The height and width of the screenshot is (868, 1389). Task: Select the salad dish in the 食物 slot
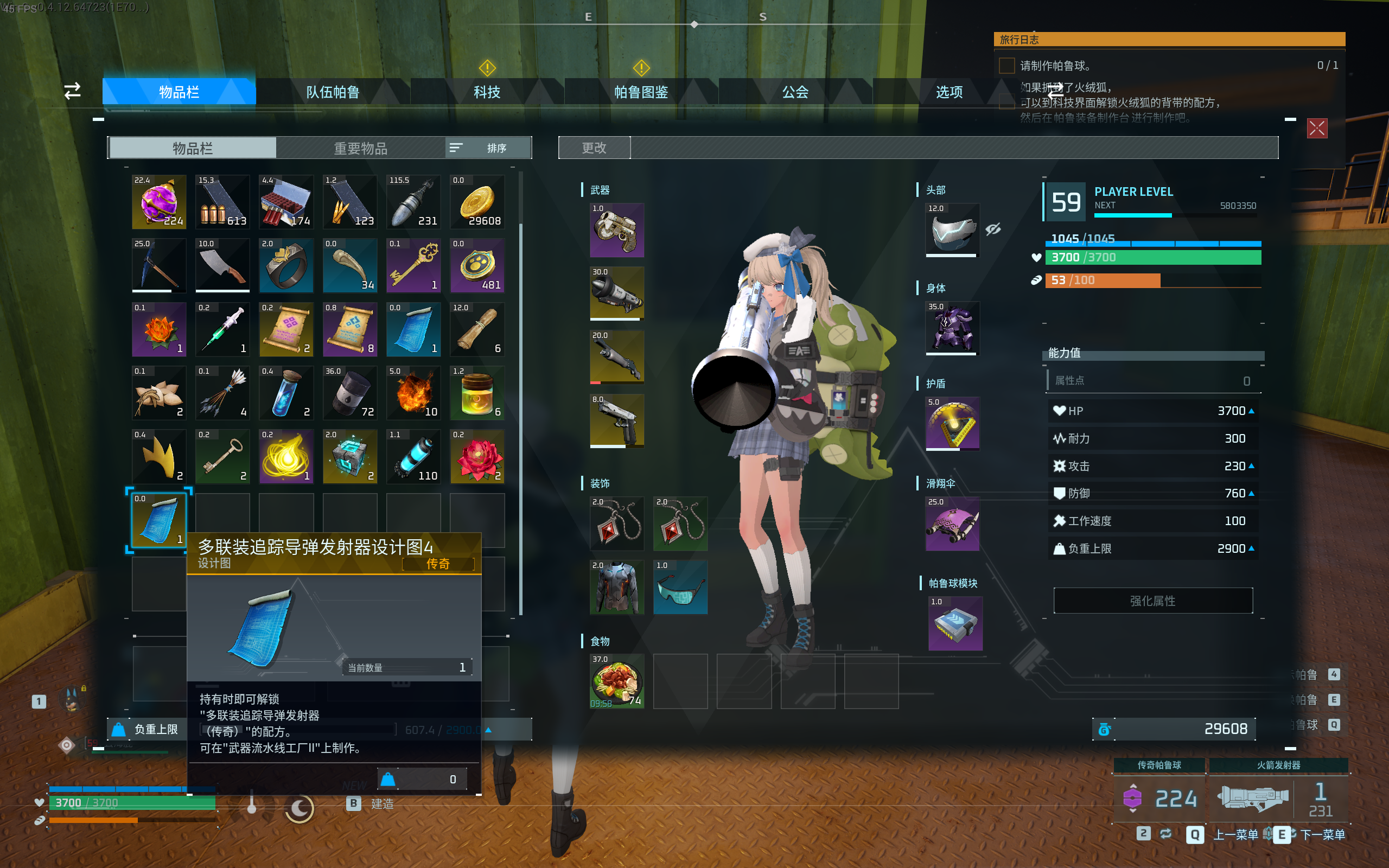(617, 681)
